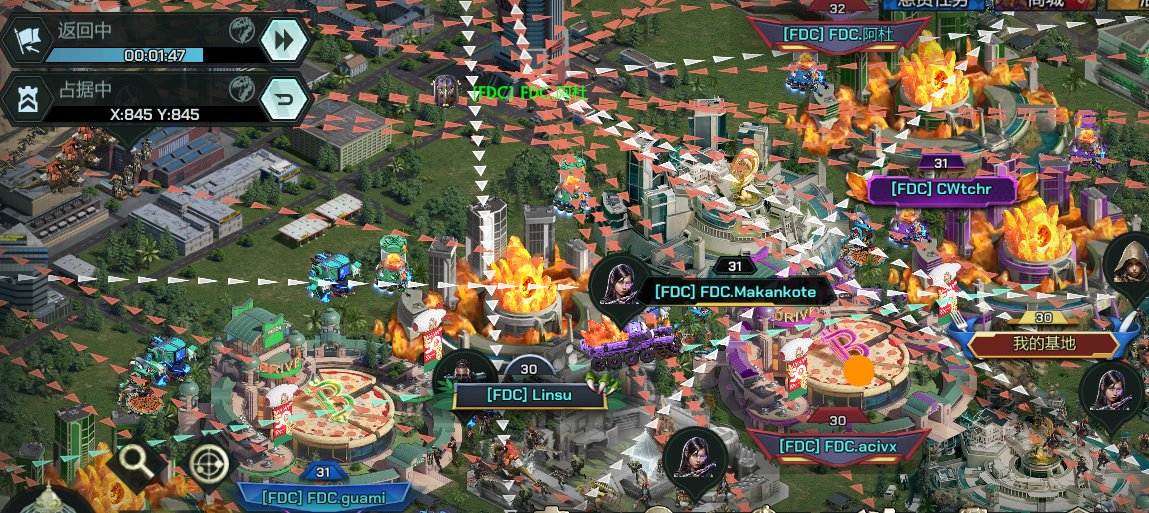Select the [FDC] FDC.阿杜 base nameplate
1149x513 pixels.
pos(837,34)
